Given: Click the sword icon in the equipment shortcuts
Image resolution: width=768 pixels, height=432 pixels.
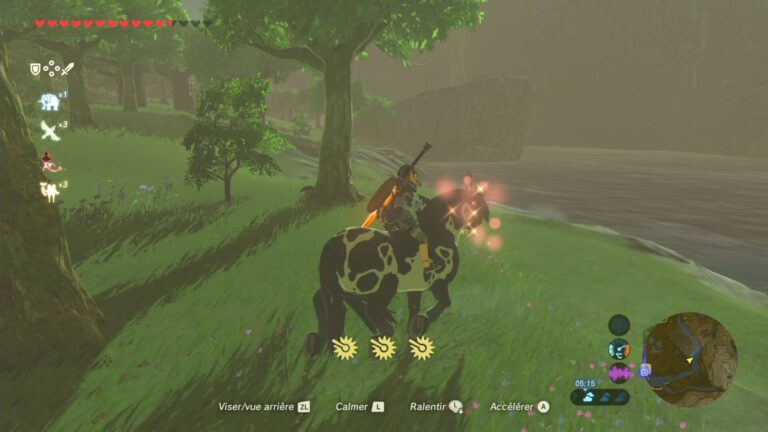Looking at the screenshot, I should coord(68,68).
